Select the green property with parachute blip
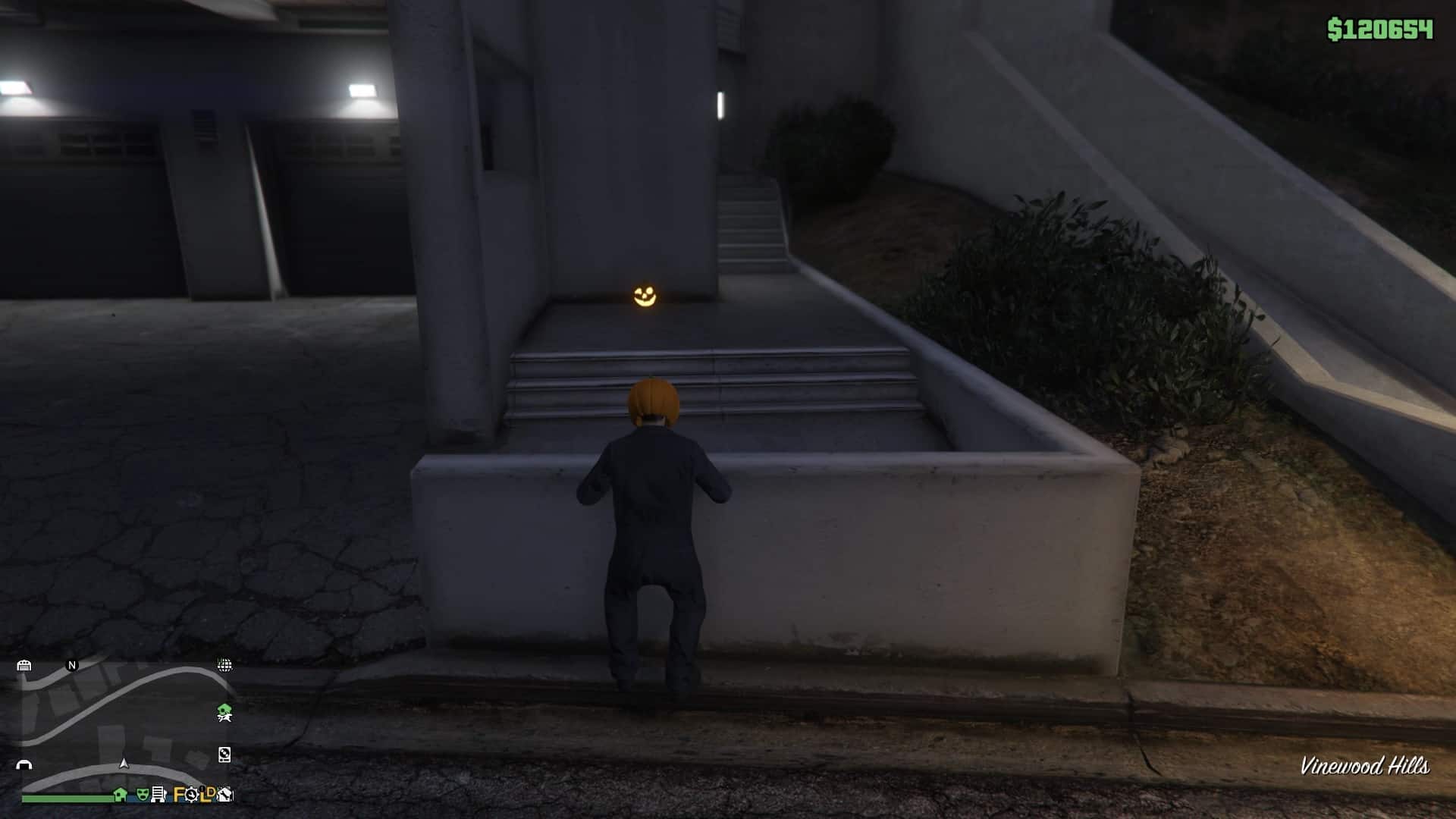Screen dimensions: 1456x819 224,713
